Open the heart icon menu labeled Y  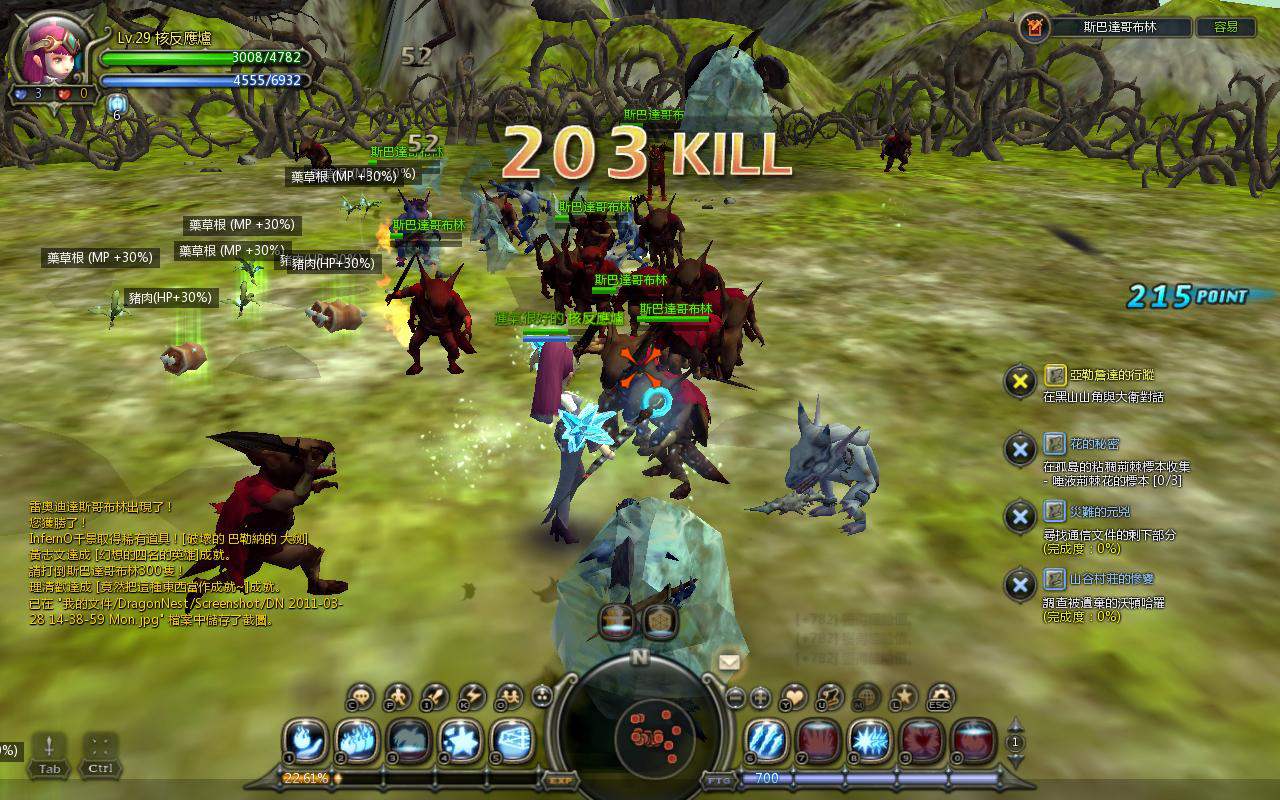(x=793, y=696)
